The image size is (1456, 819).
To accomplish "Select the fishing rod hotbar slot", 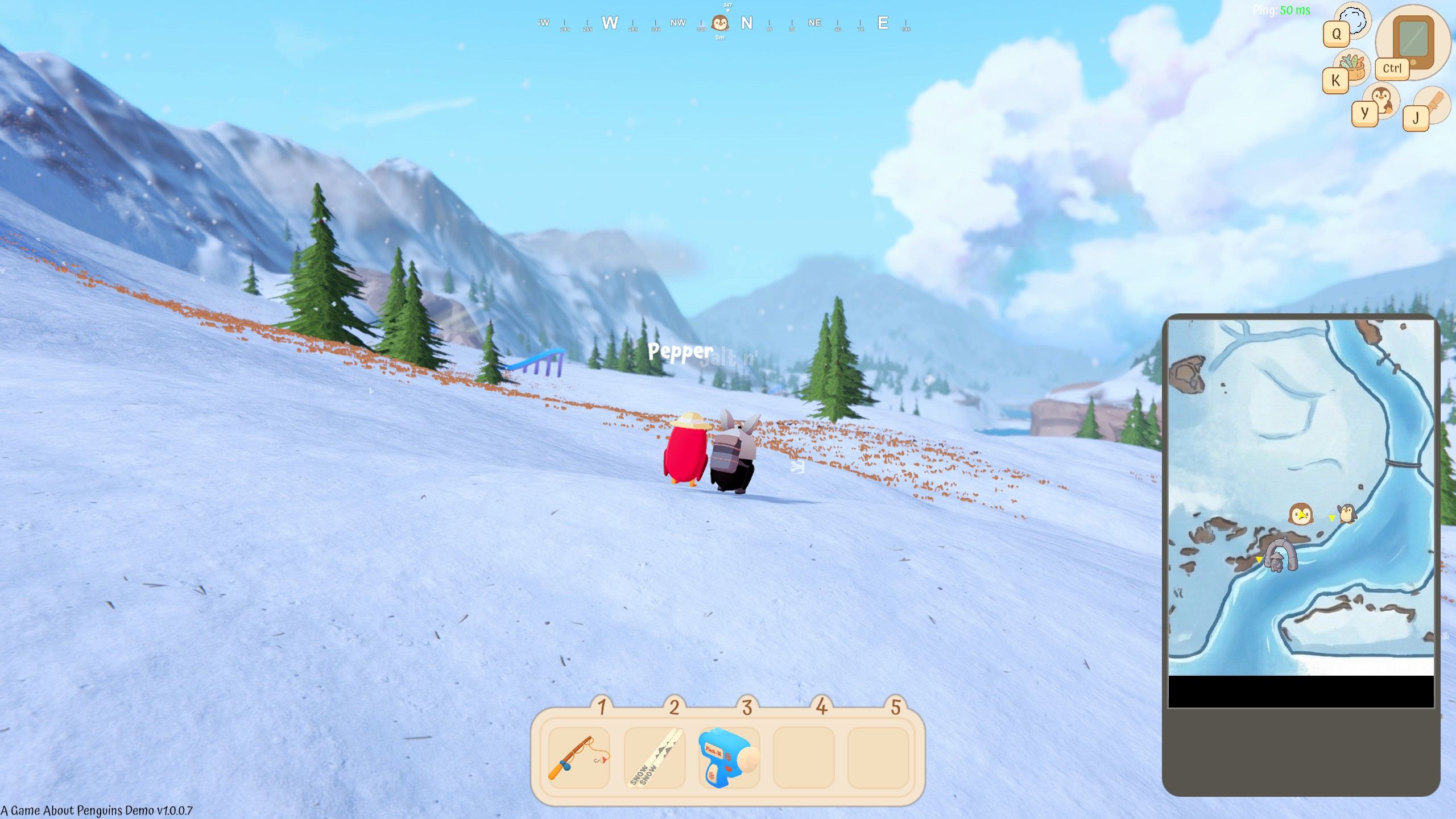I will 578,758.
